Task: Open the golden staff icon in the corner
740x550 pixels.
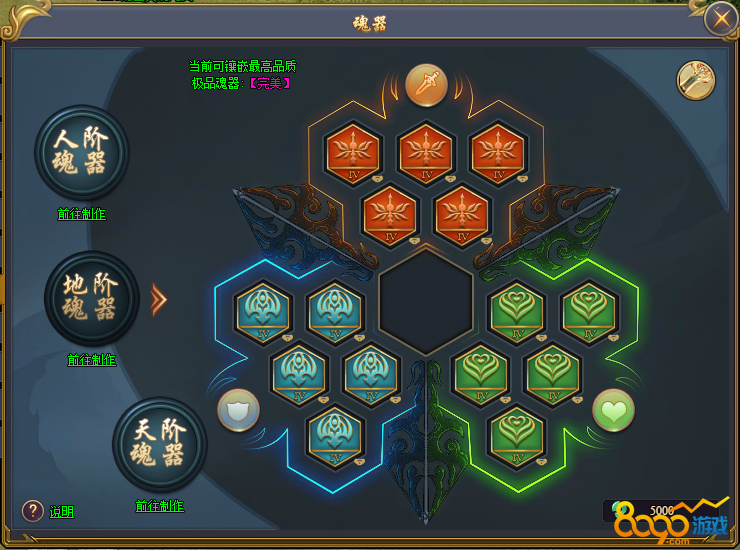Action: tap(696, 81)
